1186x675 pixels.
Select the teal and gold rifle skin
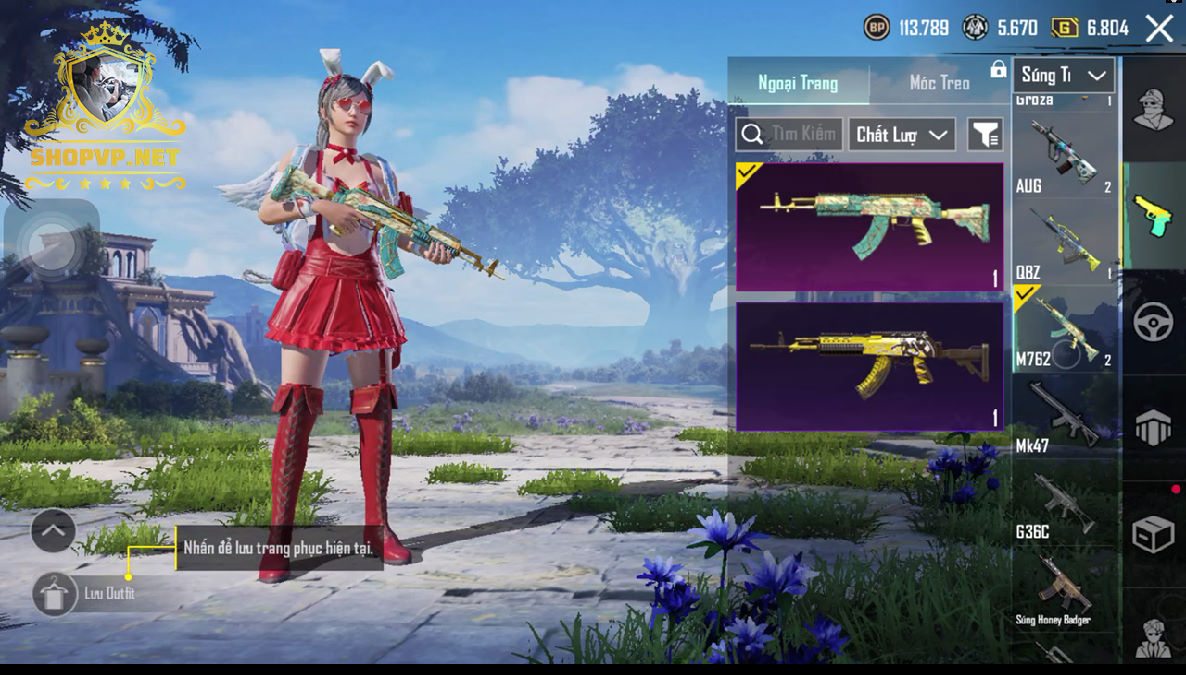[869, 227]
